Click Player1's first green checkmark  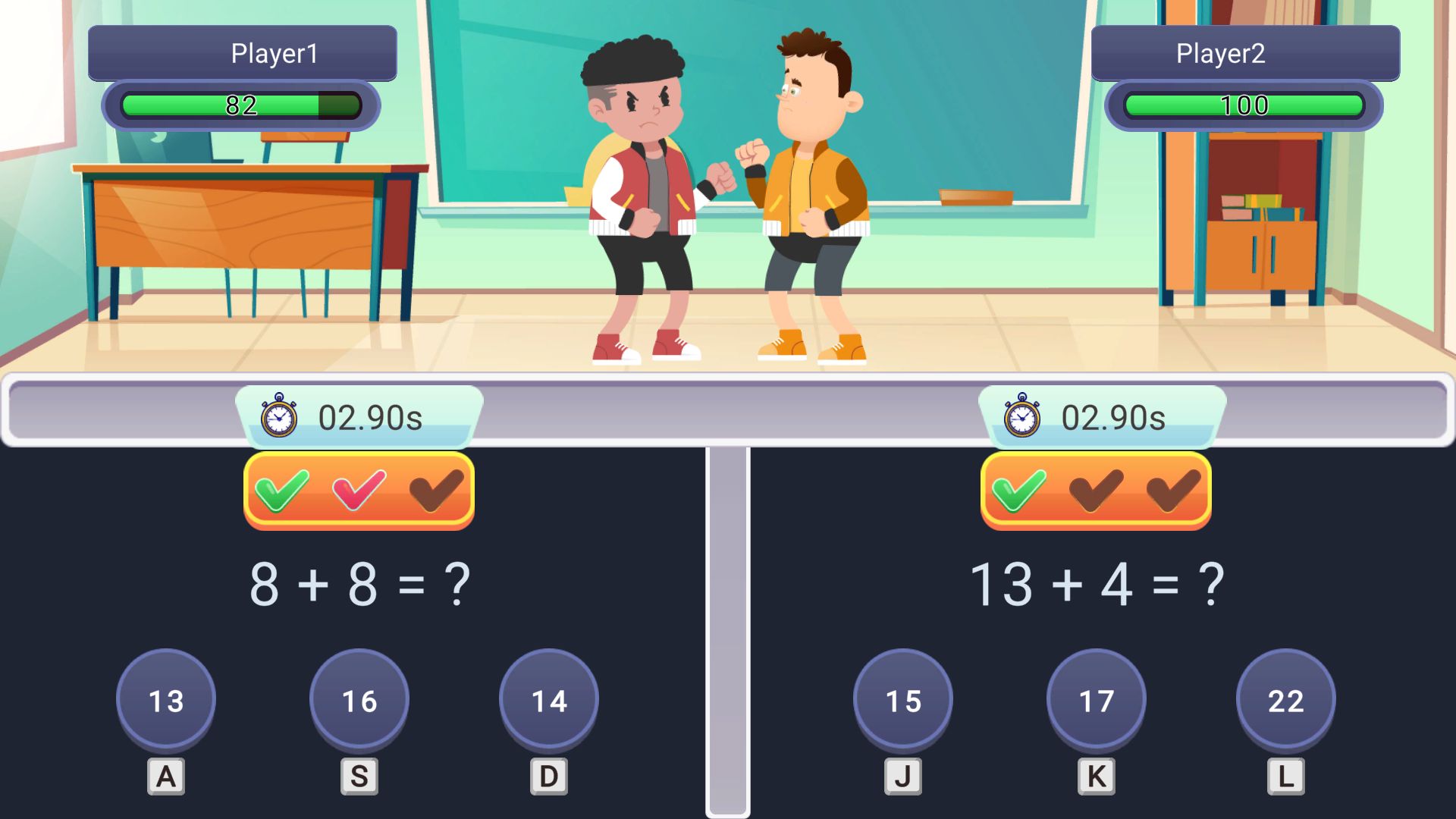(283, 491)
